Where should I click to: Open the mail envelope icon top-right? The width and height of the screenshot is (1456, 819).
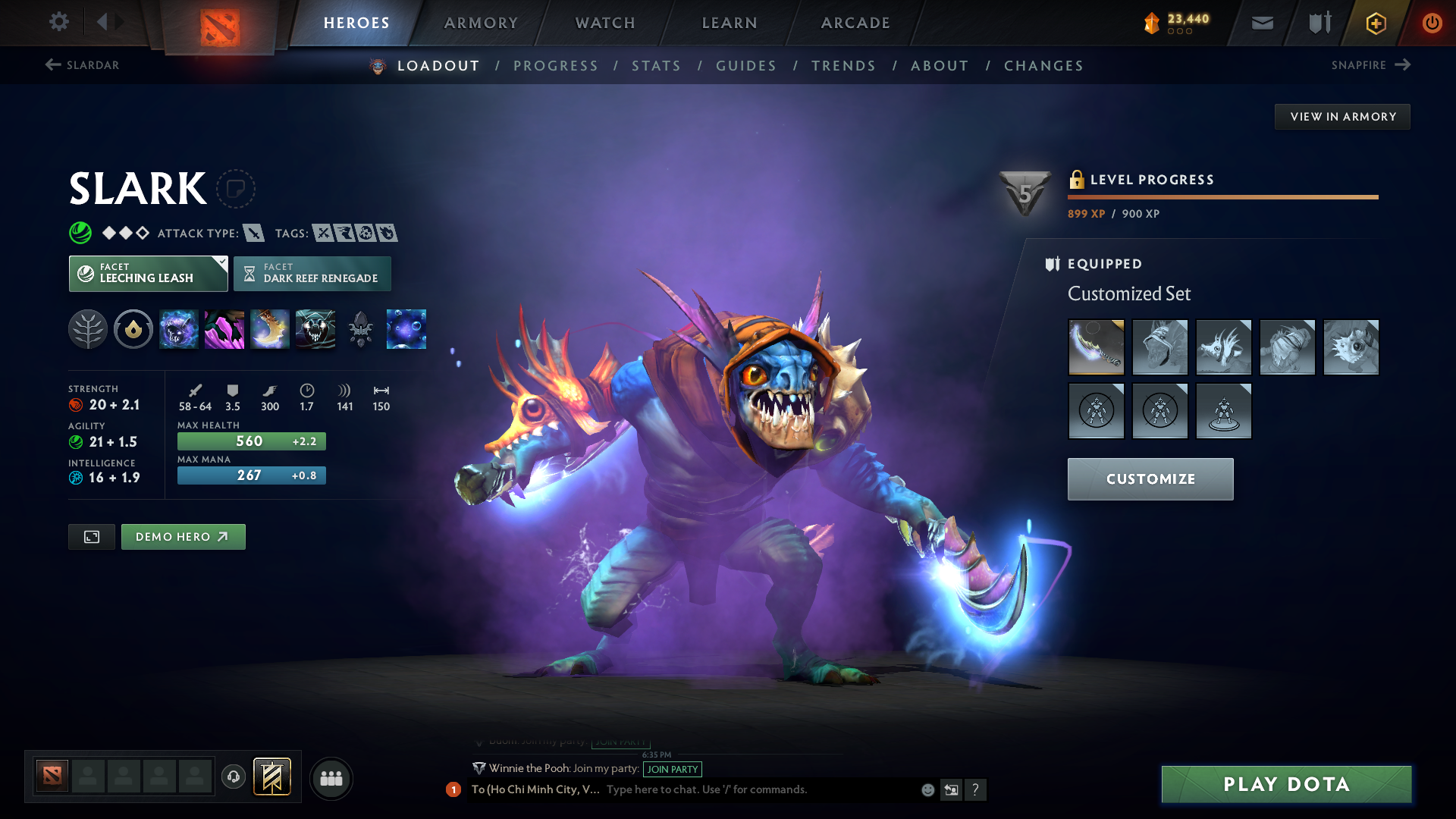pos(1261,23)
